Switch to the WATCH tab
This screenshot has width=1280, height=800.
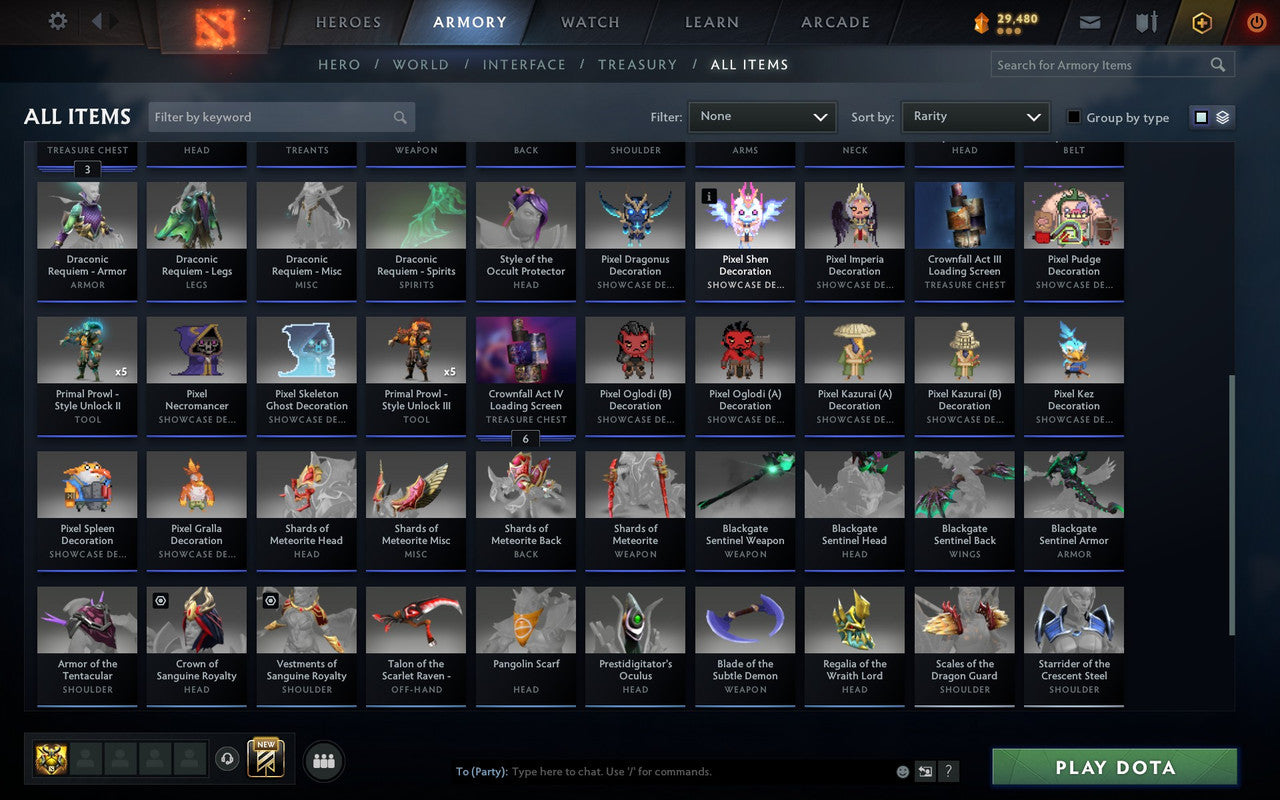[x=589, y=22]
